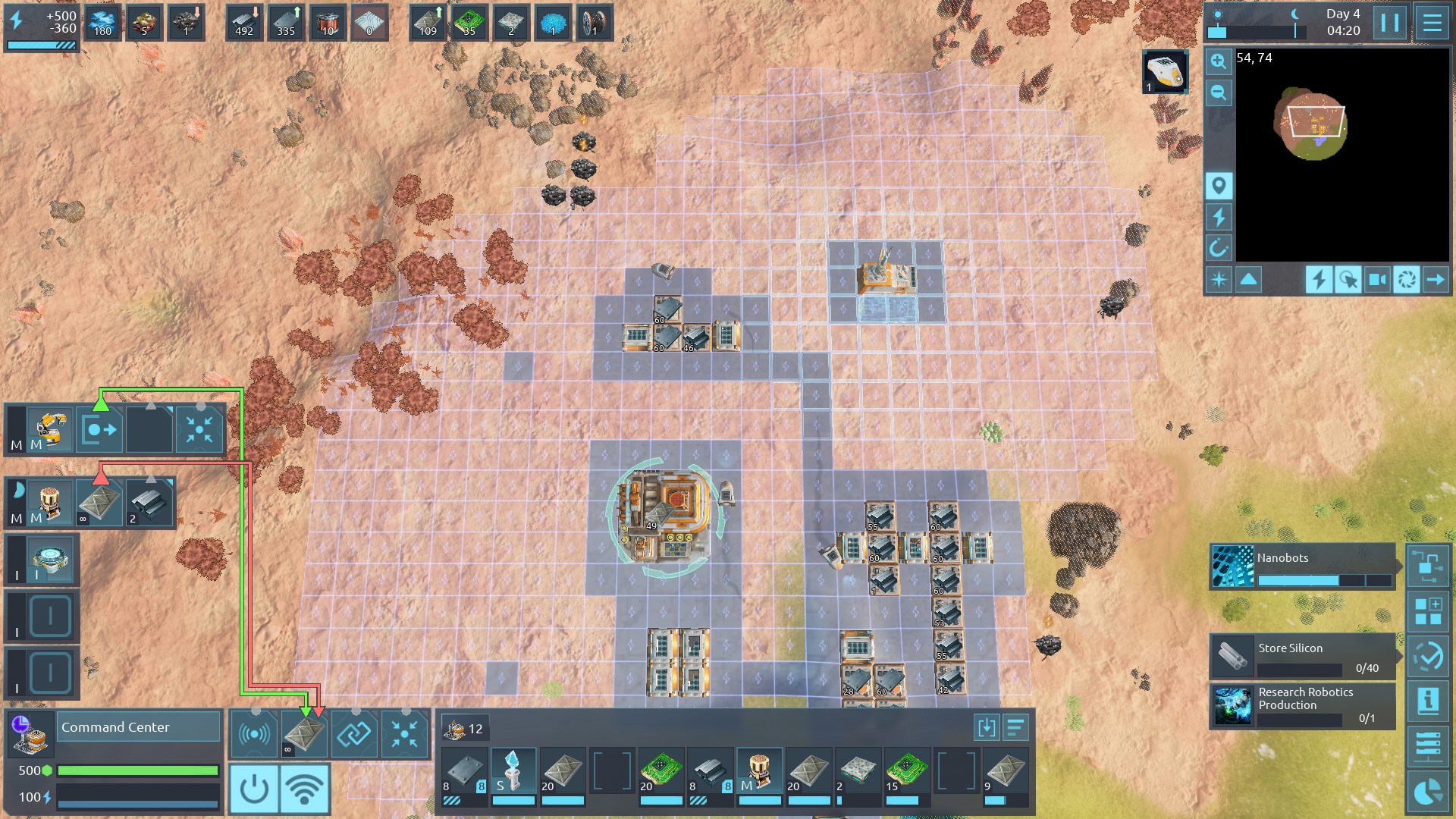Select the bot unit thumbnail icon
This screenshot has height=819, width=1456.
click(x=1165, y=71)
